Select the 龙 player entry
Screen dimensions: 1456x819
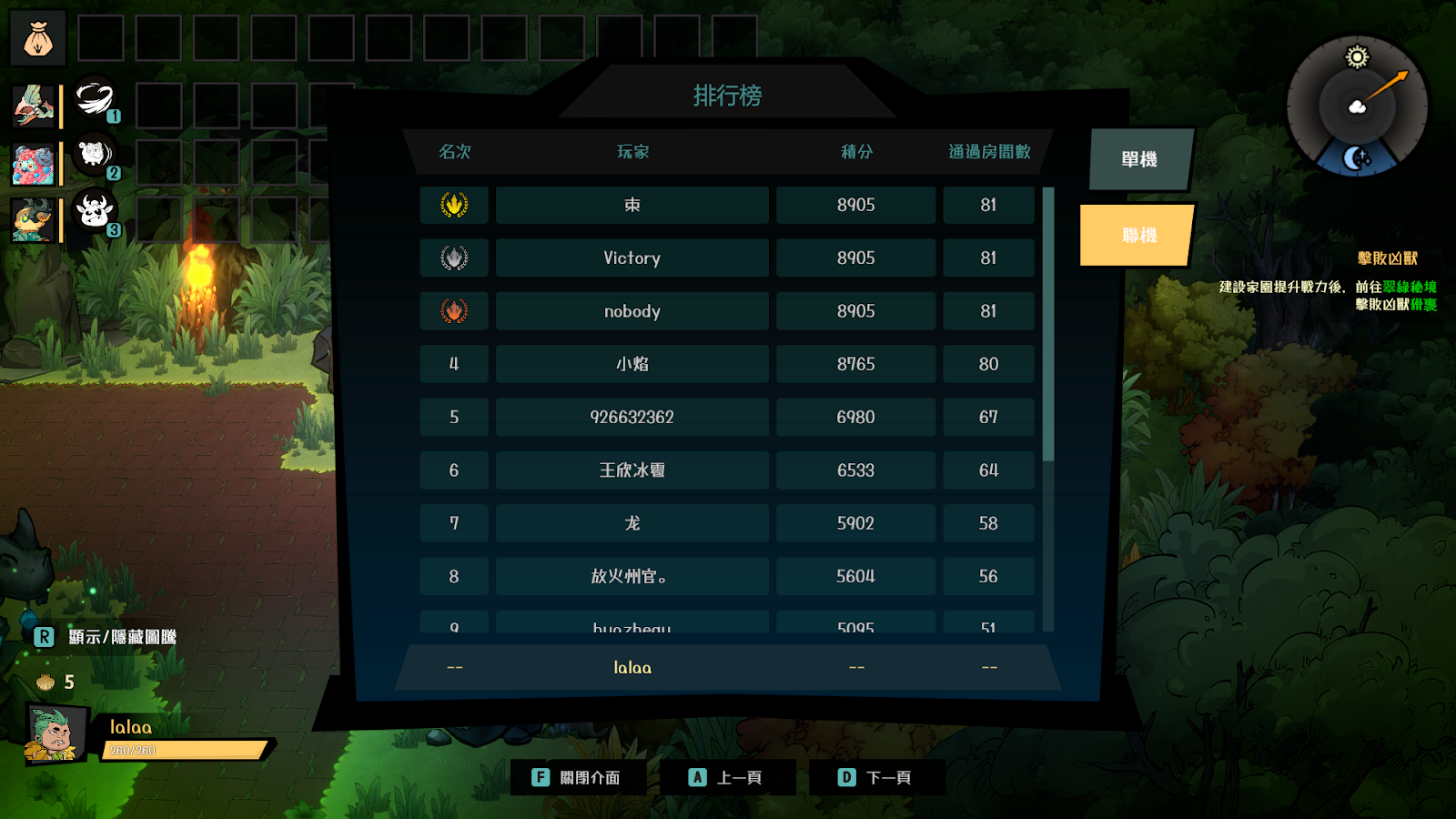pos(632,523)
